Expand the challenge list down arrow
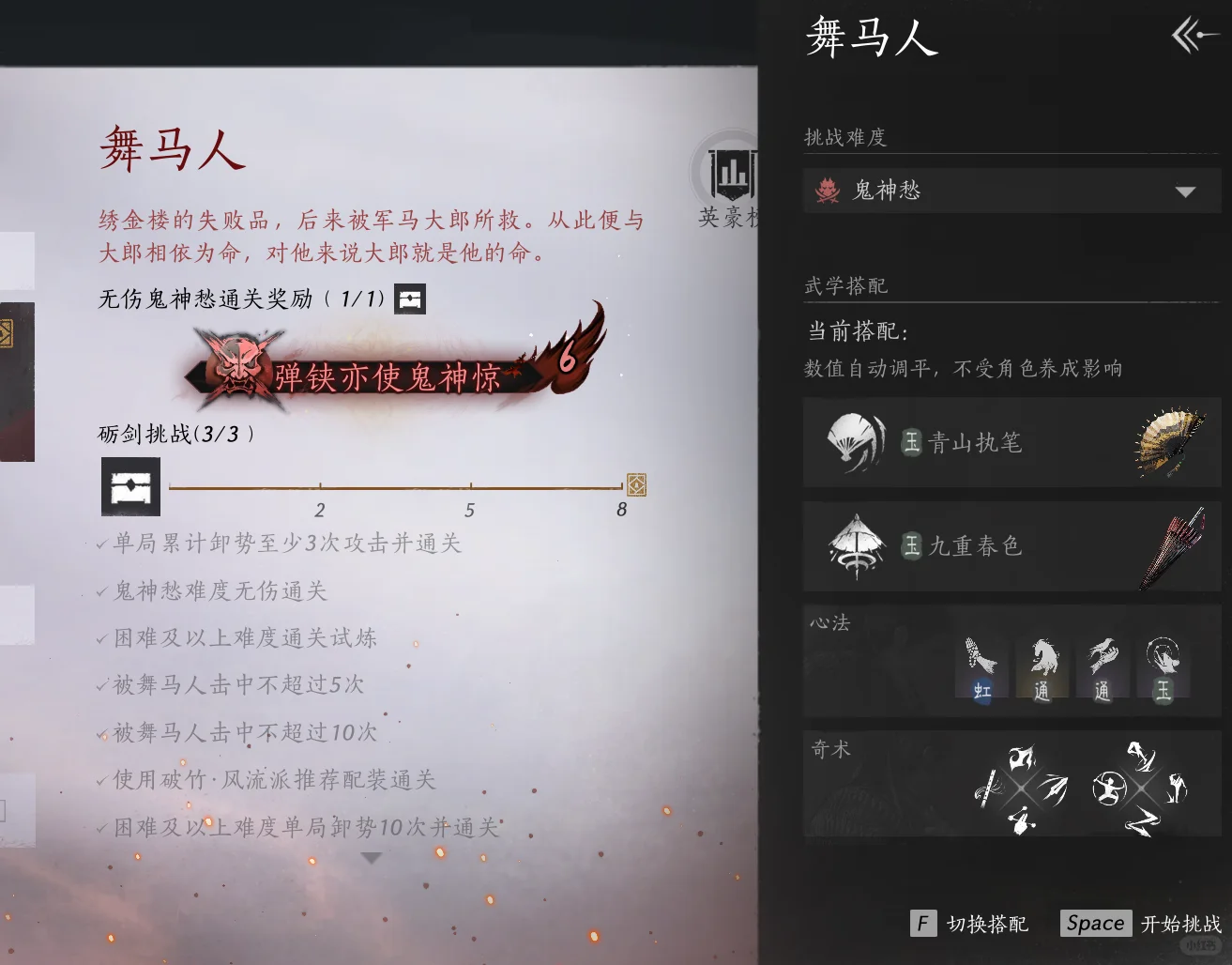This screenshot has width=1232, height=965. click(372, 858)
